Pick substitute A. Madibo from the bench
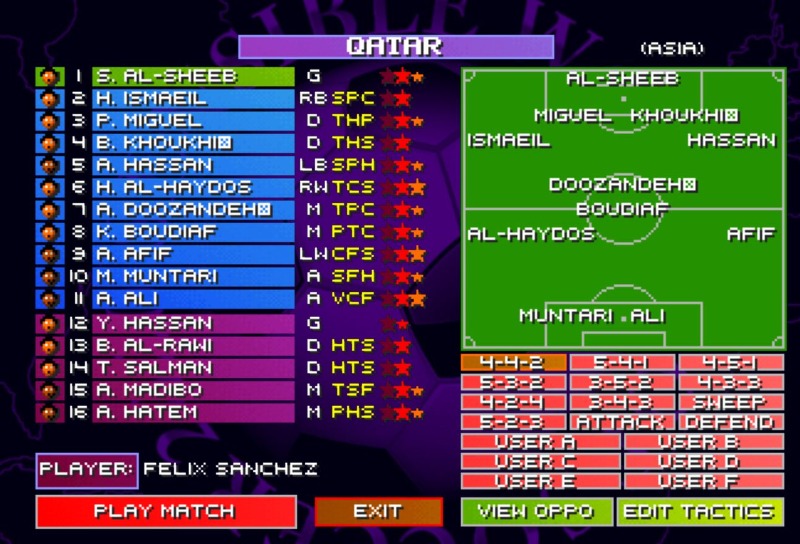 coord(193,390)
